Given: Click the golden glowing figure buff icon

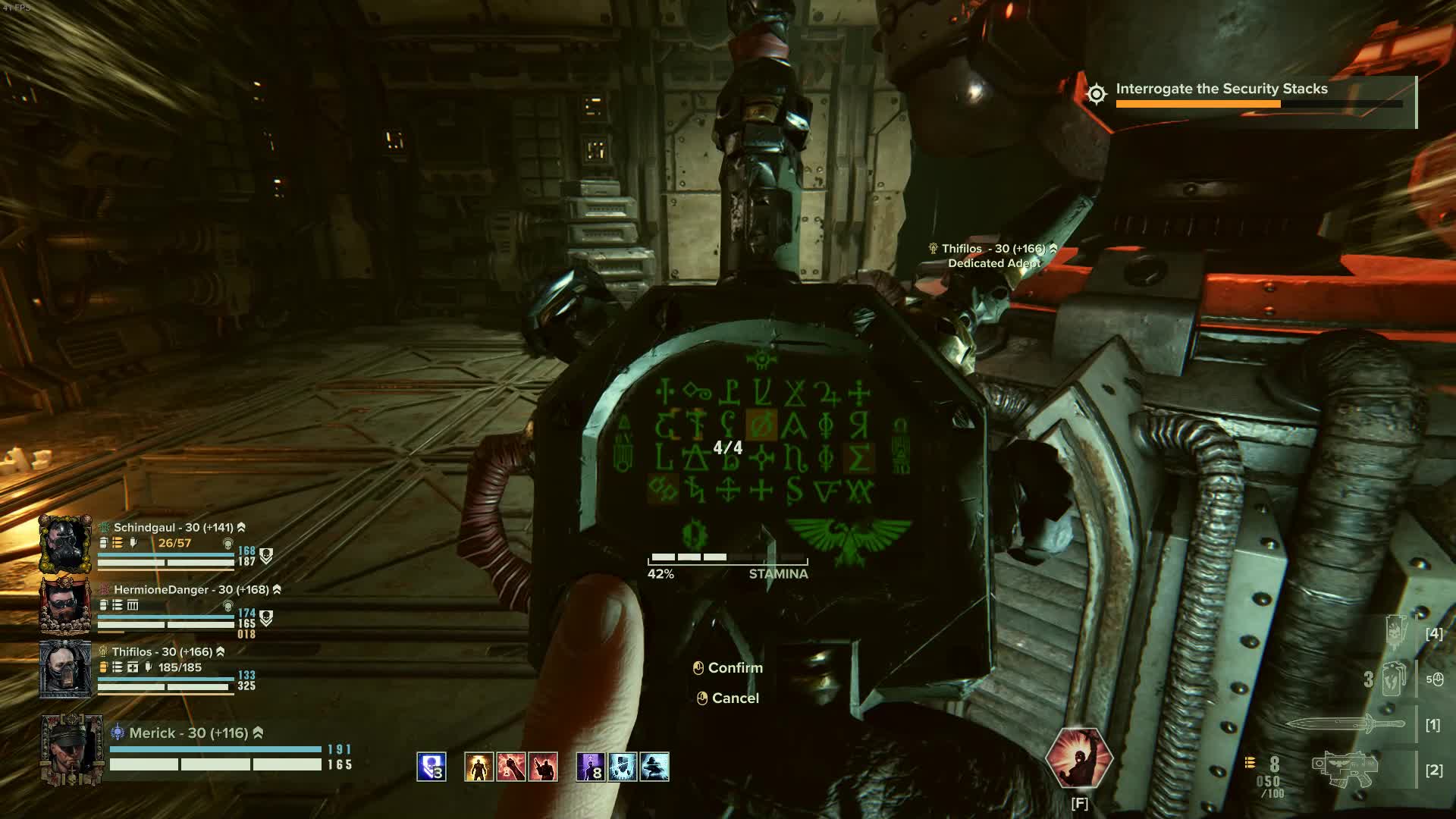Looking at the screenshot, I should coord(479,767).
